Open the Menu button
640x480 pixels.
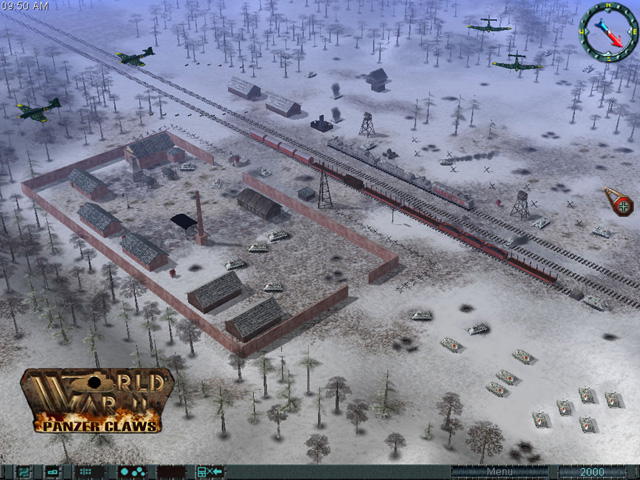[x=499, y=471]
